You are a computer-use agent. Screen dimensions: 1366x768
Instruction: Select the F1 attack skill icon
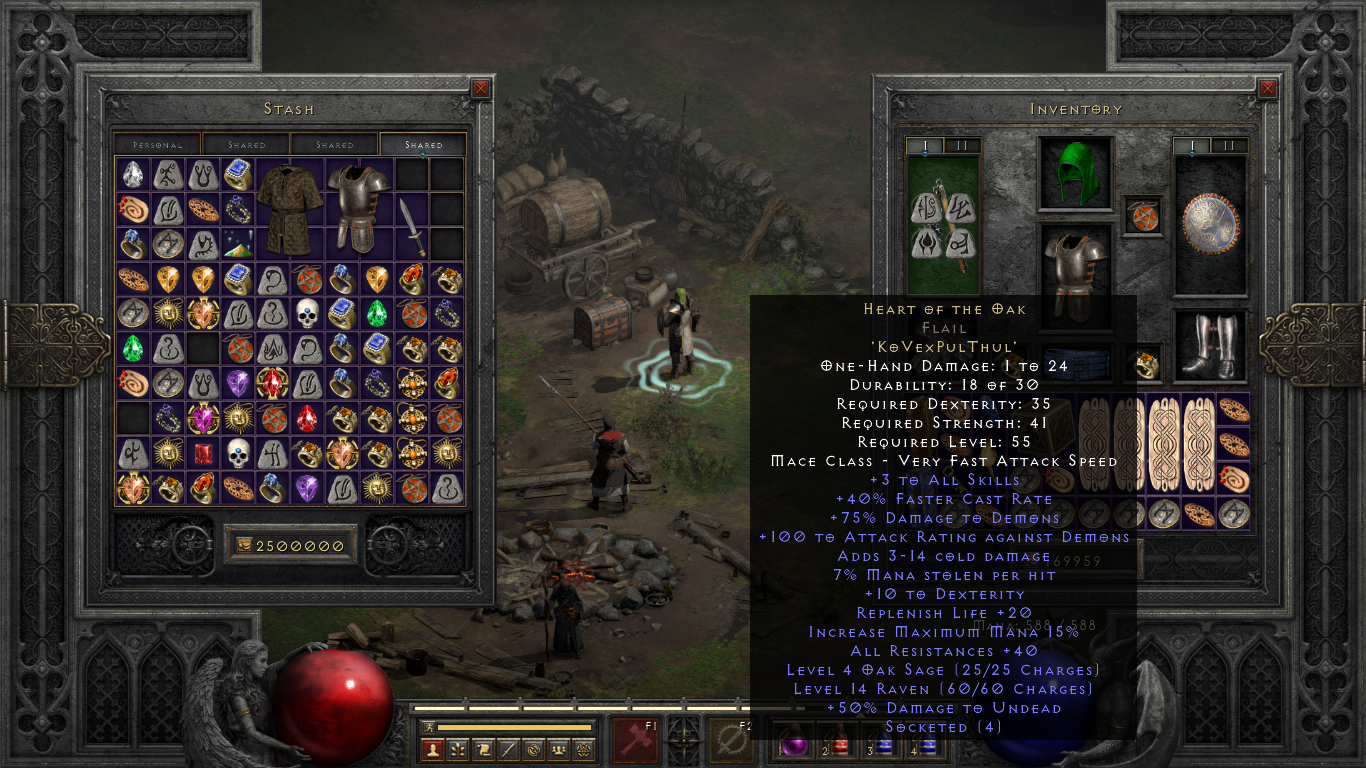pos(637,742)
